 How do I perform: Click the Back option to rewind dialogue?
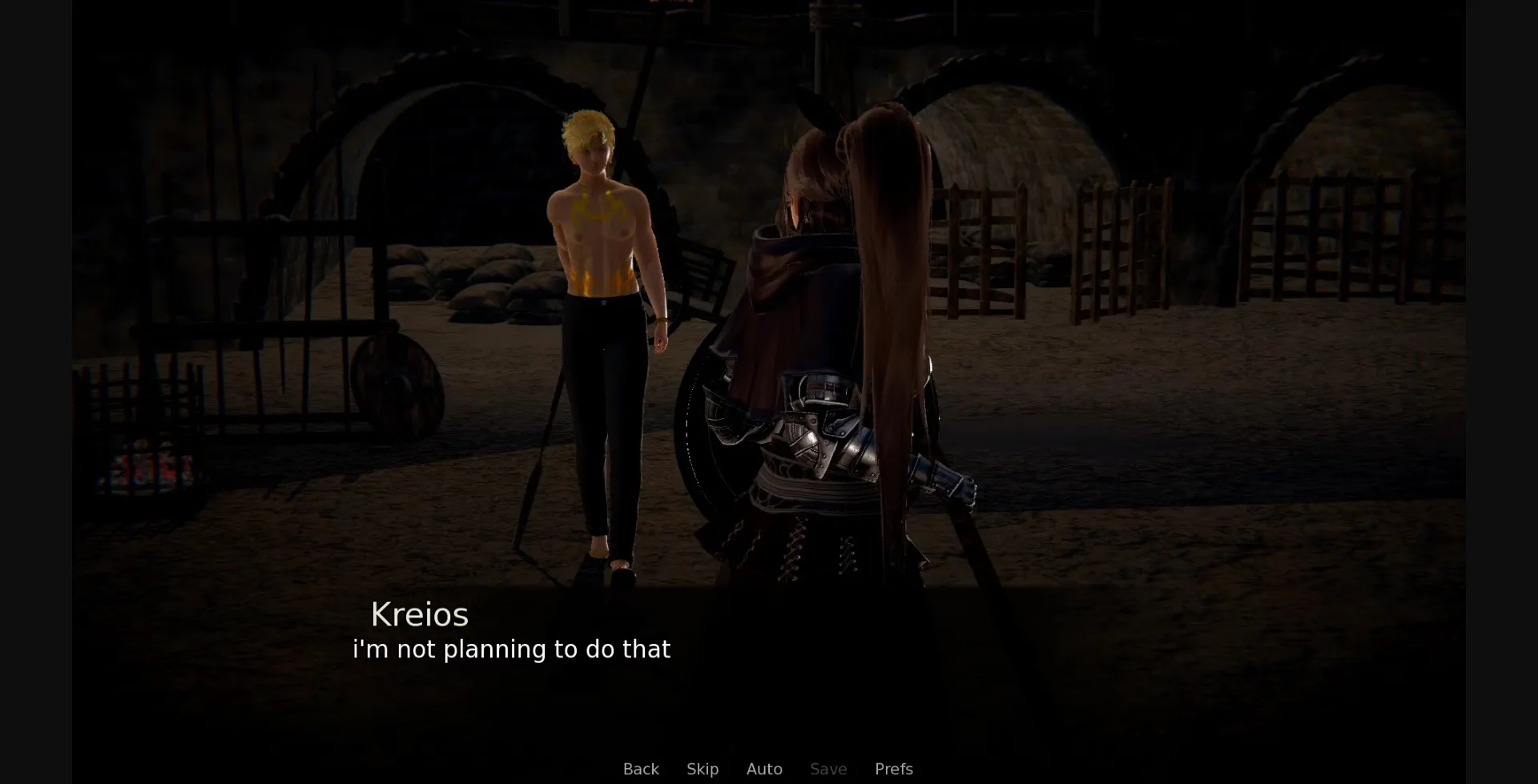pos(641,769)
